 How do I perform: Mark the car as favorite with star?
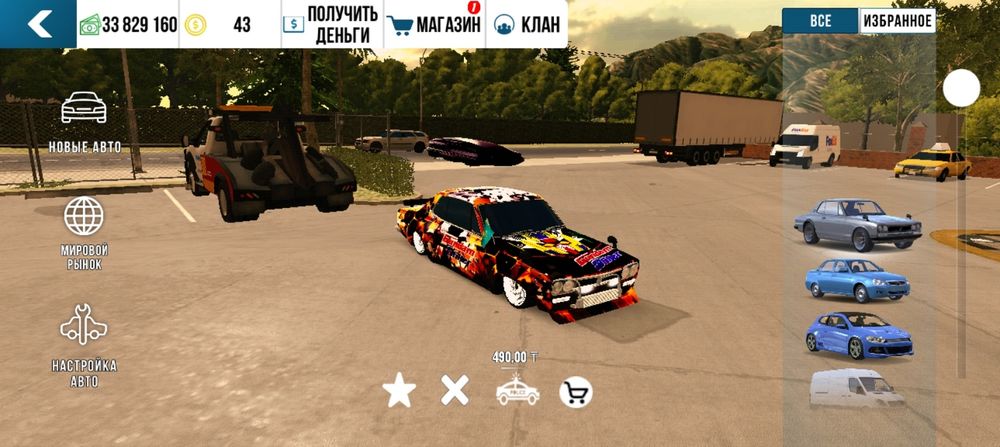point(399,392)
